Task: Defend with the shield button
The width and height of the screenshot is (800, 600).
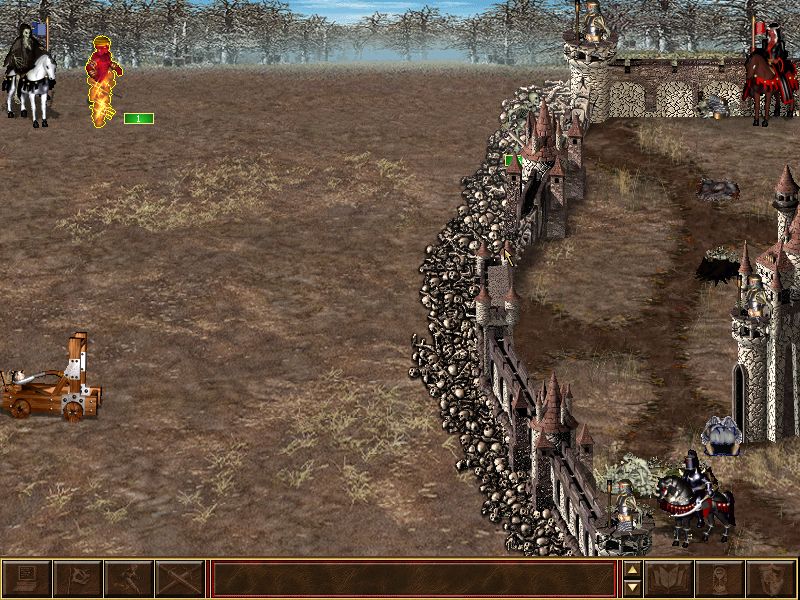Action: 771,579
